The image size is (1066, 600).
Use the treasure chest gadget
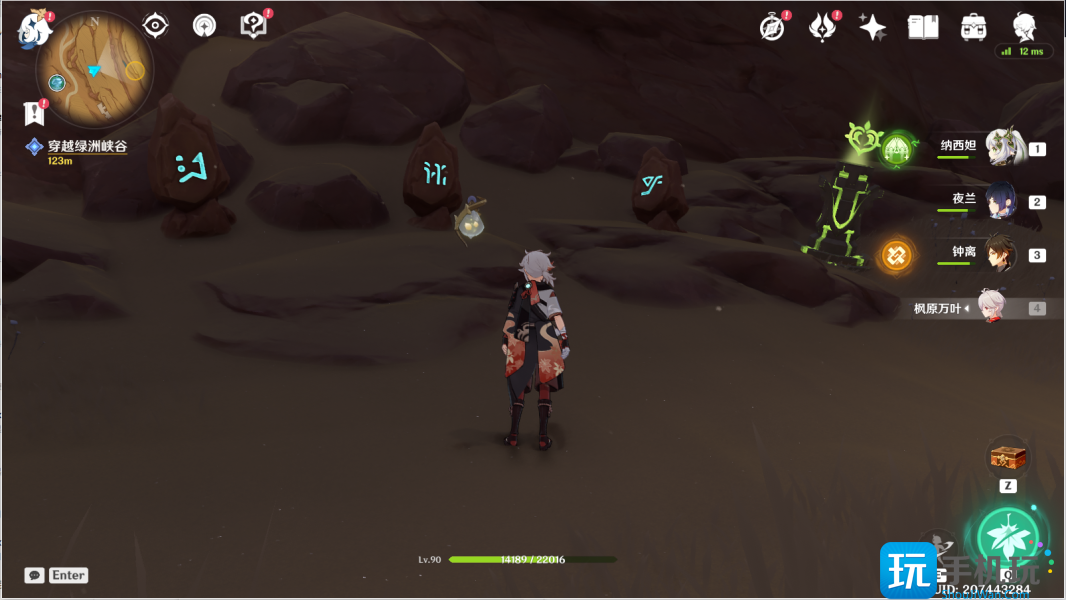1008,458
